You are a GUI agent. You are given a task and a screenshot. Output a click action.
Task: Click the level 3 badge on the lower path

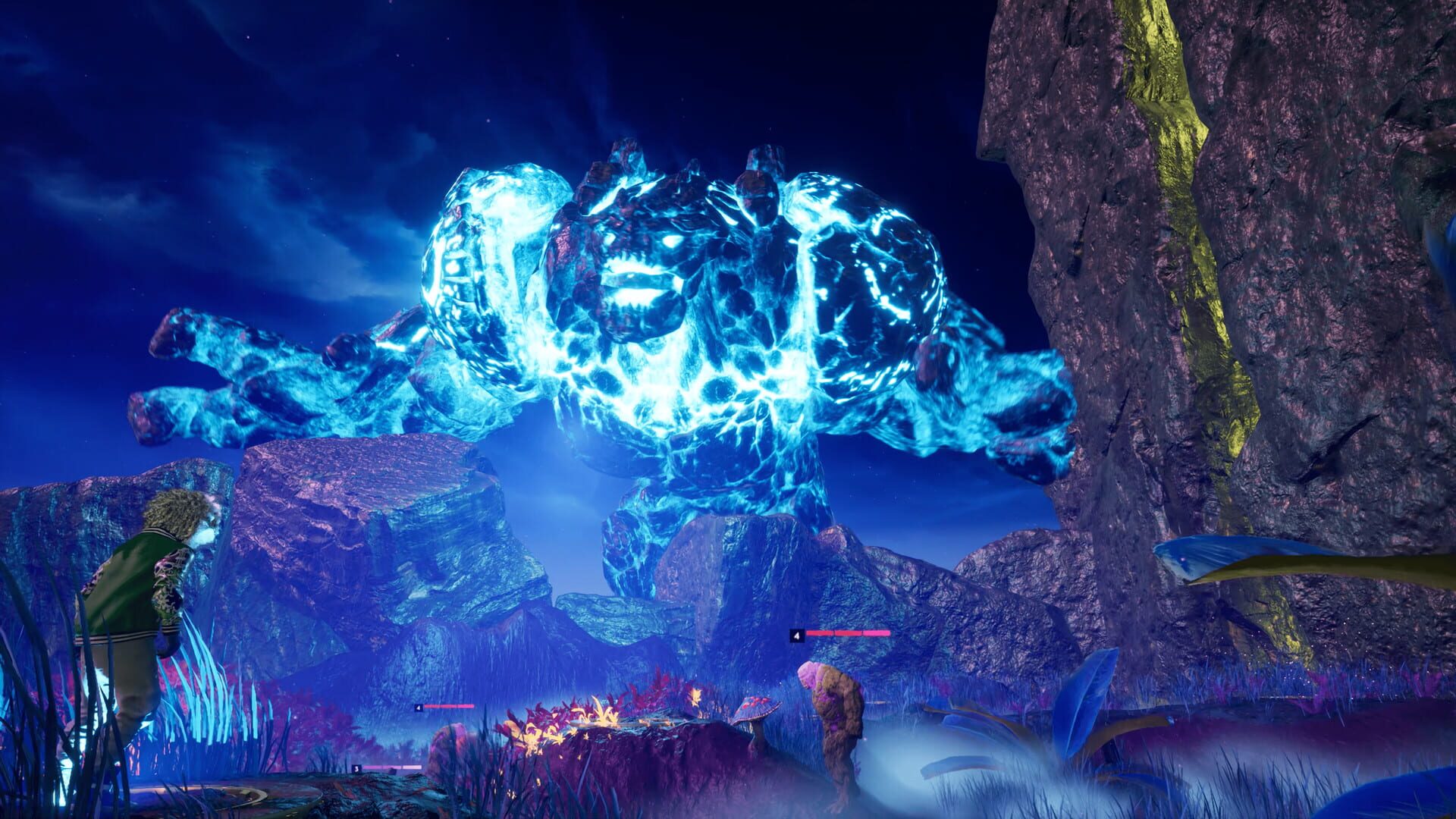click(x=355, y=768)
